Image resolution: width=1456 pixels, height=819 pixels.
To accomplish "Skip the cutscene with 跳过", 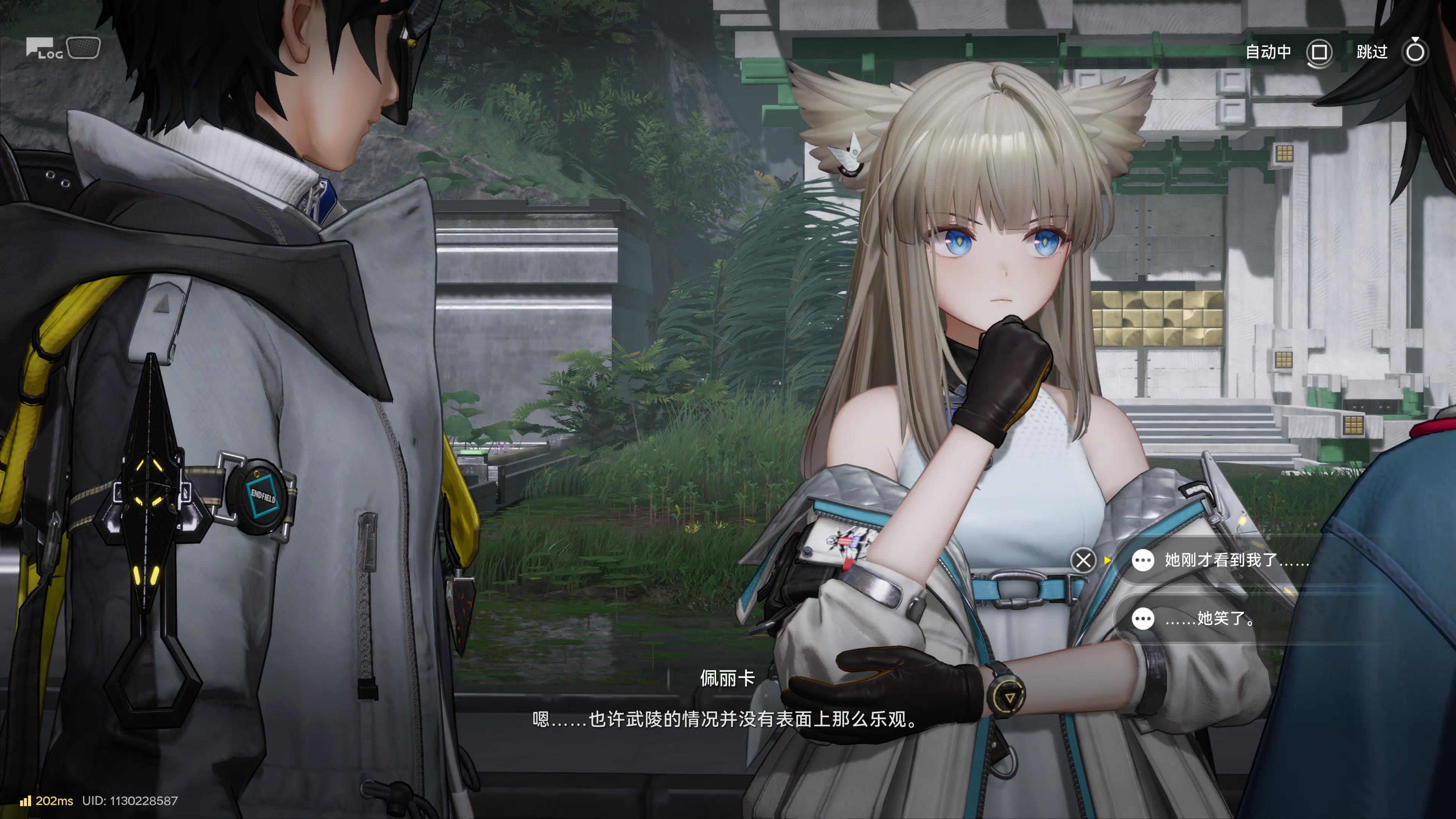I will pos(1415,53).
